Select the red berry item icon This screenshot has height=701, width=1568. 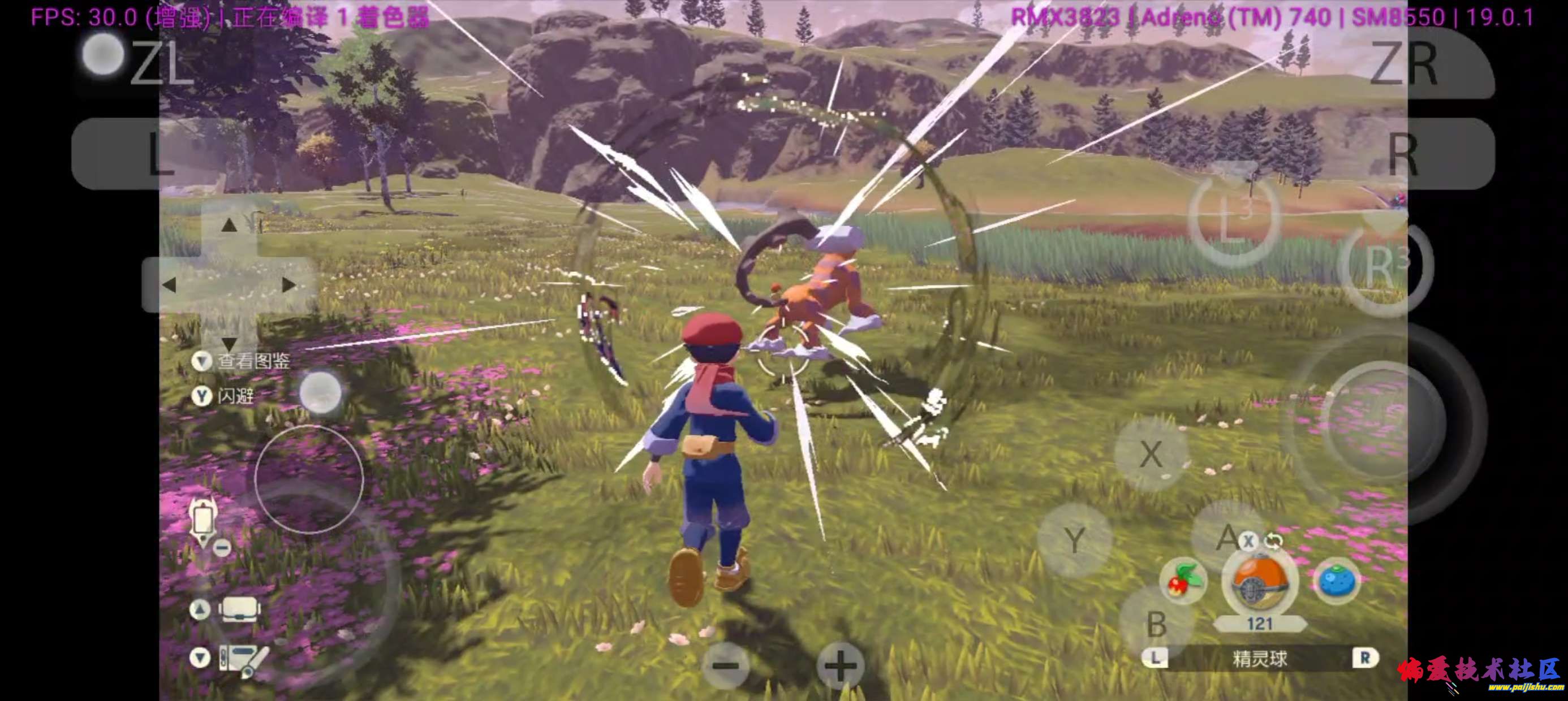coord(1184,581)
